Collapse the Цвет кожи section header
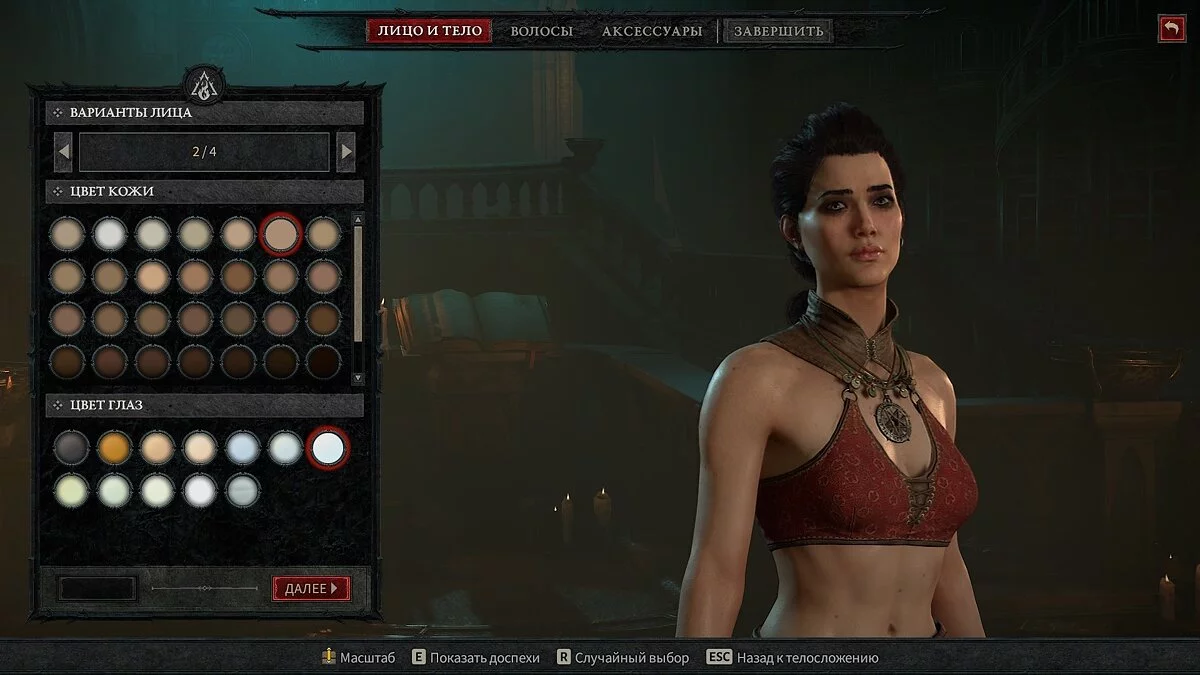The width and height of the screenshot is (1200, 675). coord(204,191)
